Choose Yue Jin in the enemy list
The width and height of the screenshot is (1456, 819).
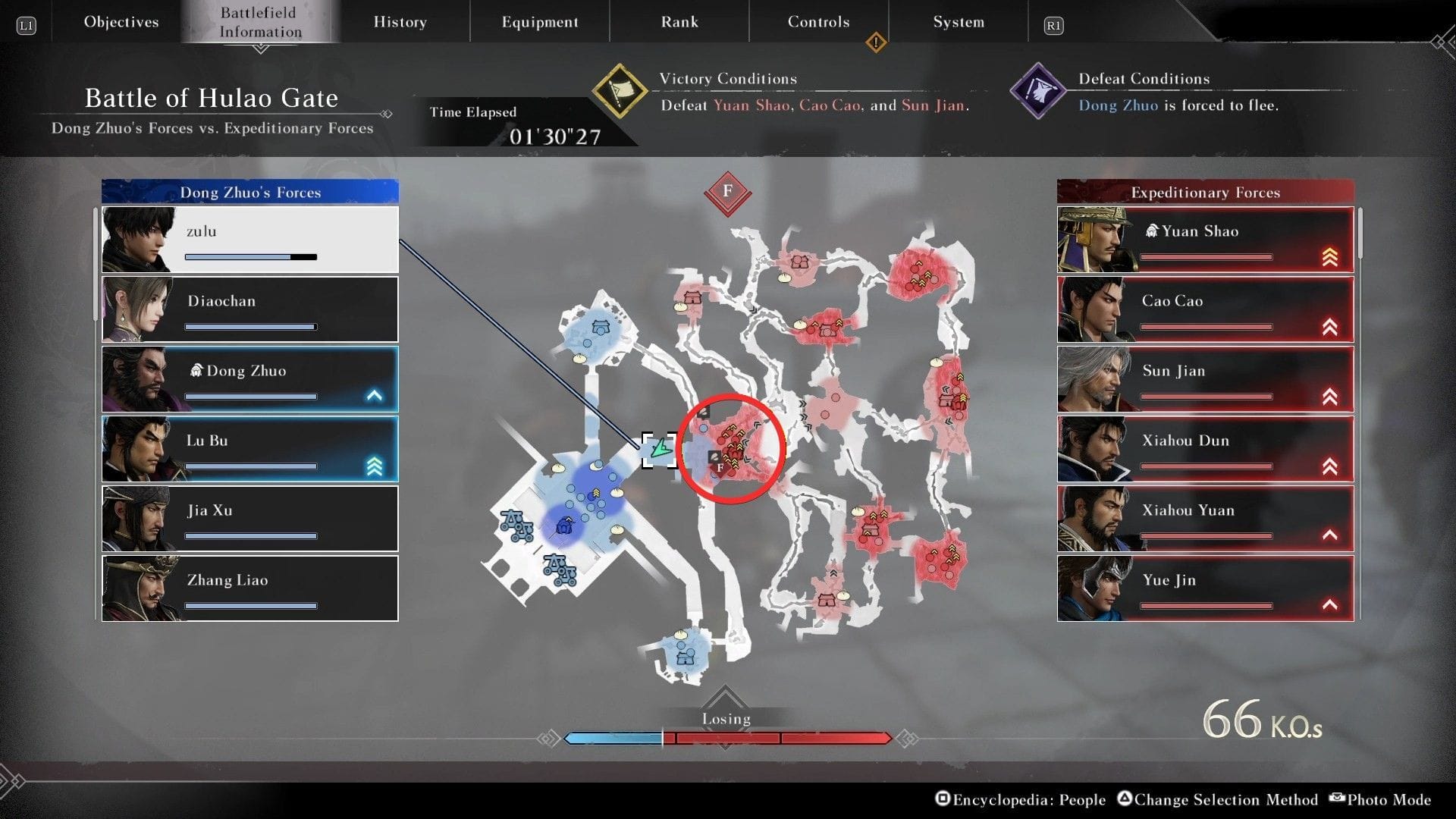tap(1205, 588)
